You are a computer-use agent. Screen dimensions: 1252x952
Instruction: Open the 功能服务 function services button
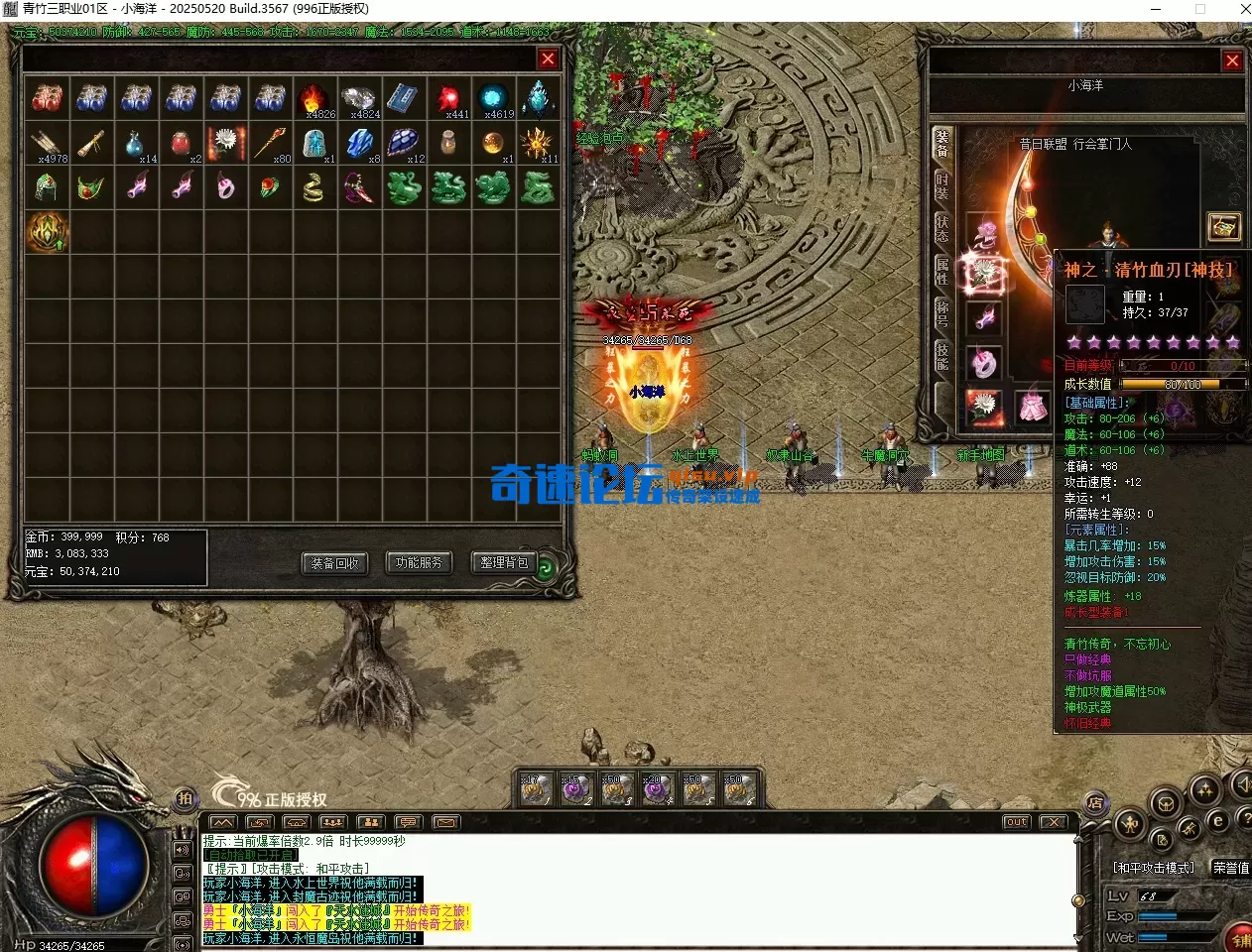[419, 563]
